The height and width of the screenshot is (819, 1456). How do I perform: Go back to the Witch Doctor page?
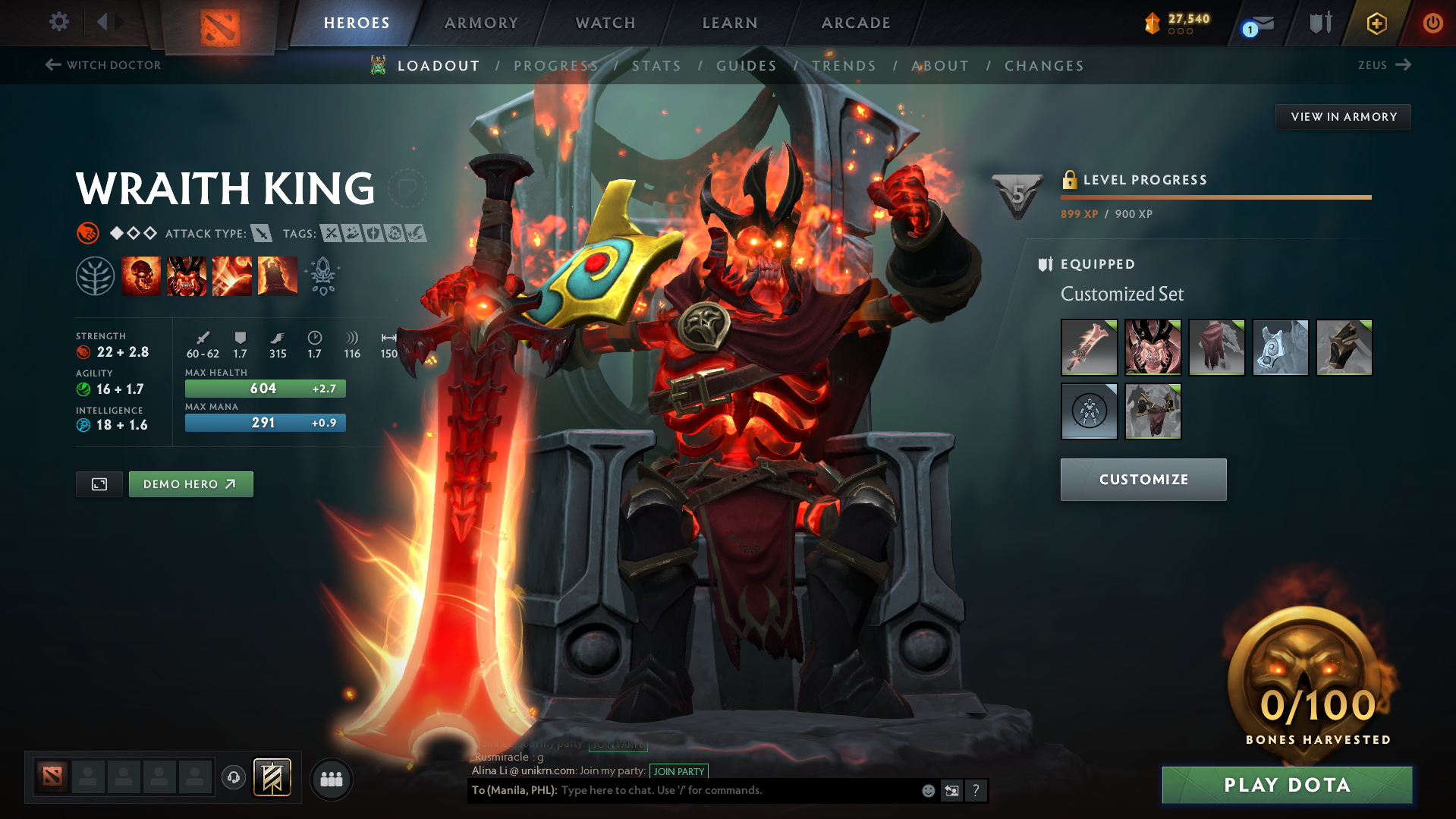click(x=102, y=65)
